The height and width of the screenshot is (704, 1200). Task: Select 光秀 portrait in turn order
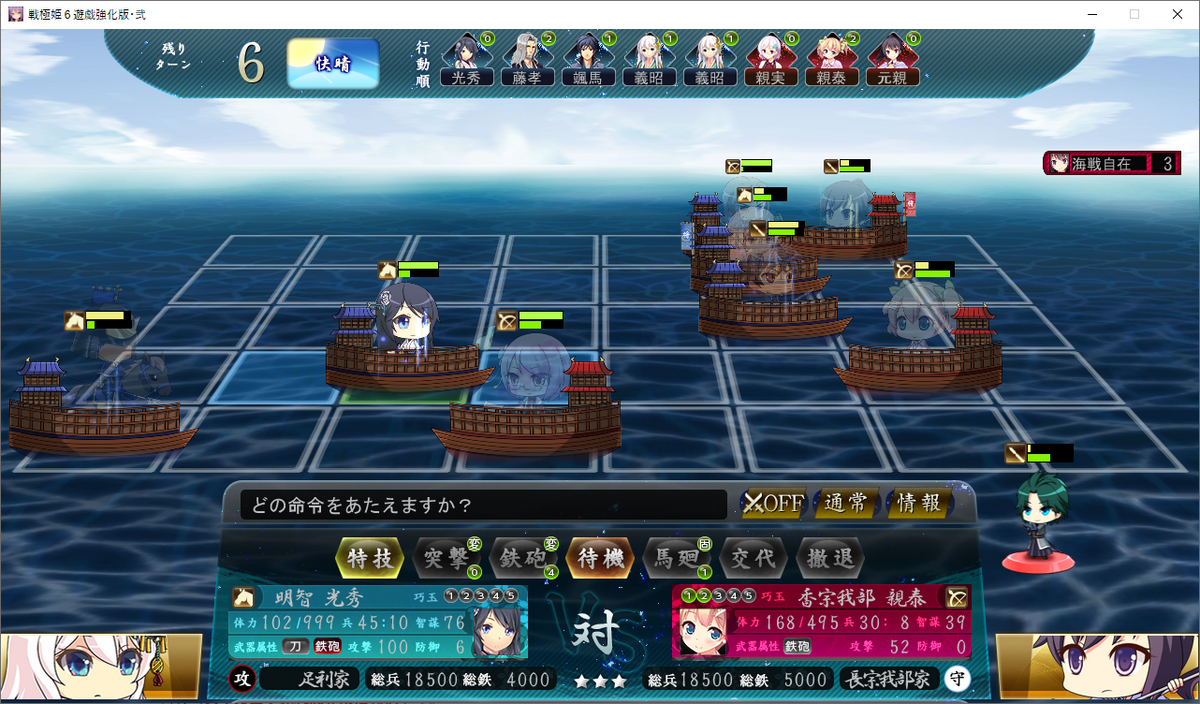[466, 62]
